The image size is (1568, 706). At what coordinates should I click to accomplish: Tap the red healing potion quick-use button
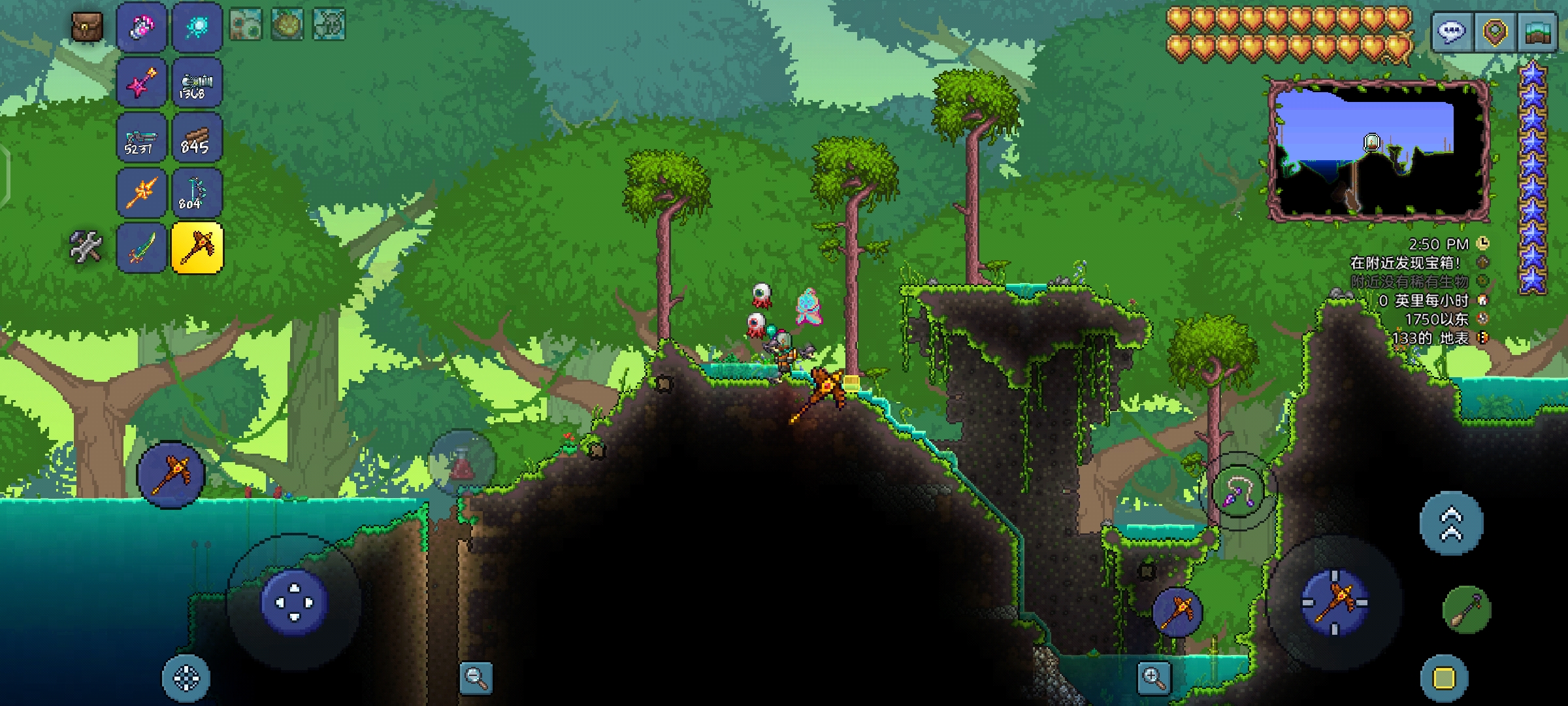tap(461, 463)
